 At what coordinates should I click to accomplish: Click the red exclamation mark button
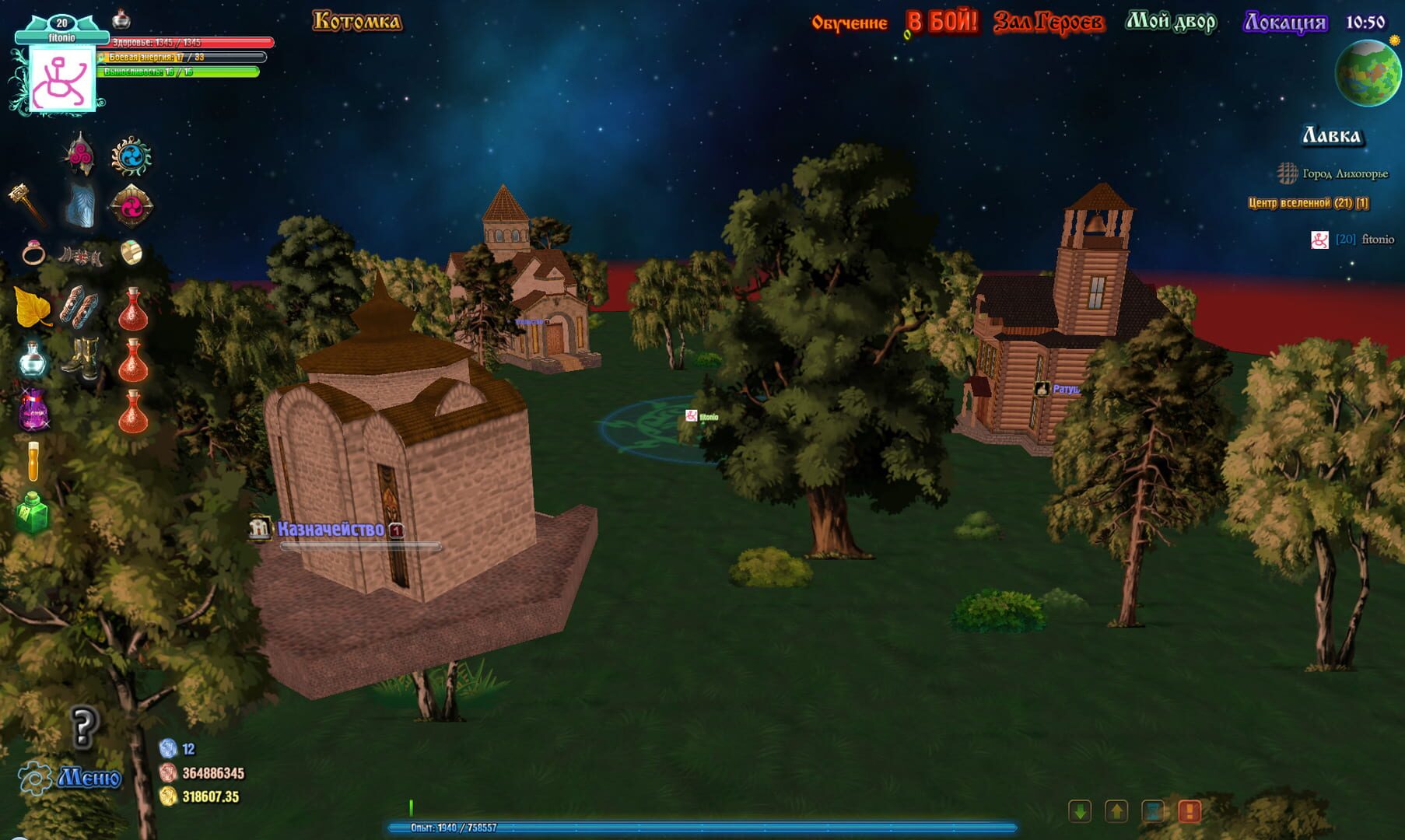pyautogui.click(x=1189, y=811)
